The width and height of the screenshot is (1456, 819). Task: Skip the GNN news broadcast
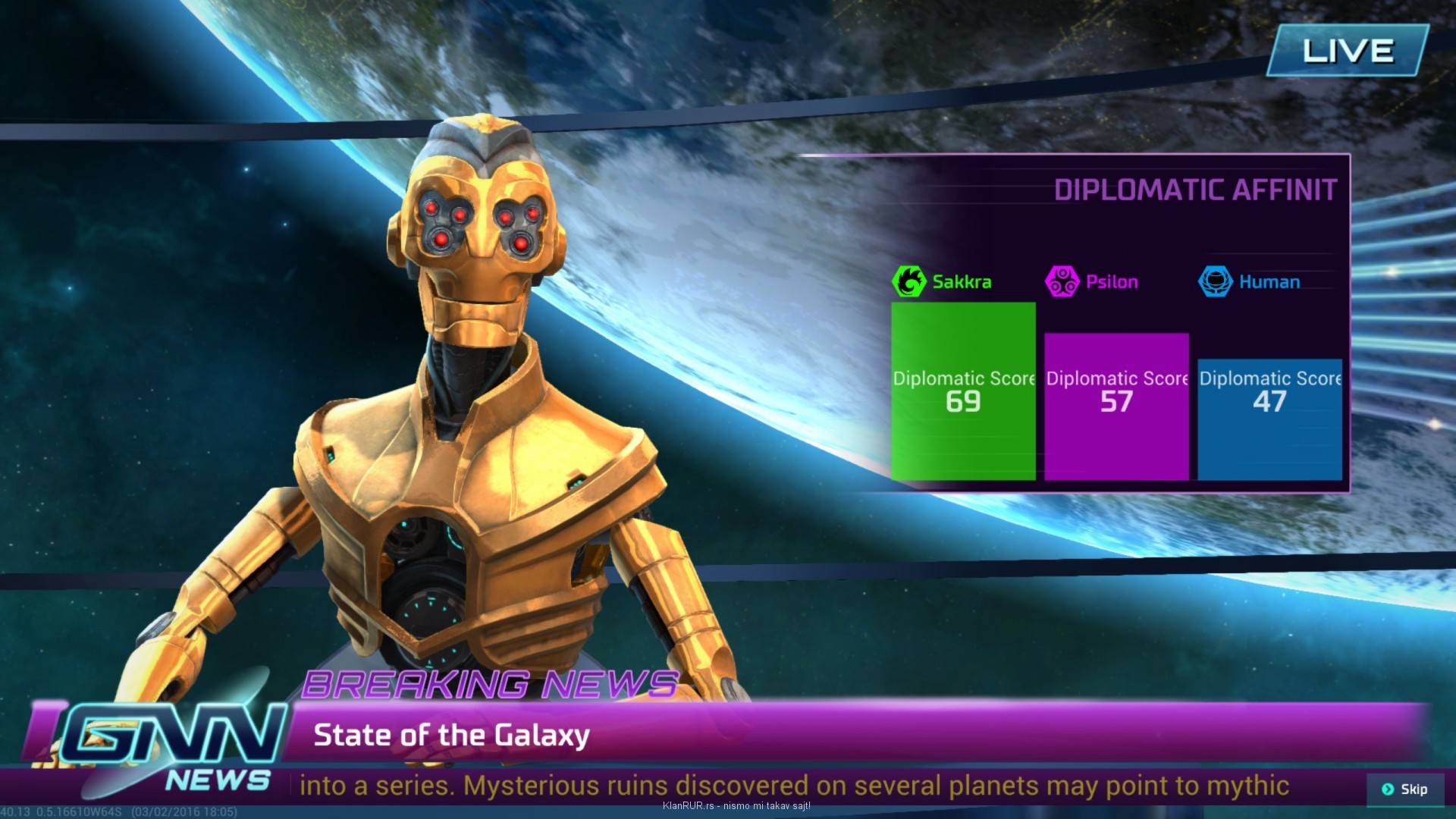pos(1404,789)
